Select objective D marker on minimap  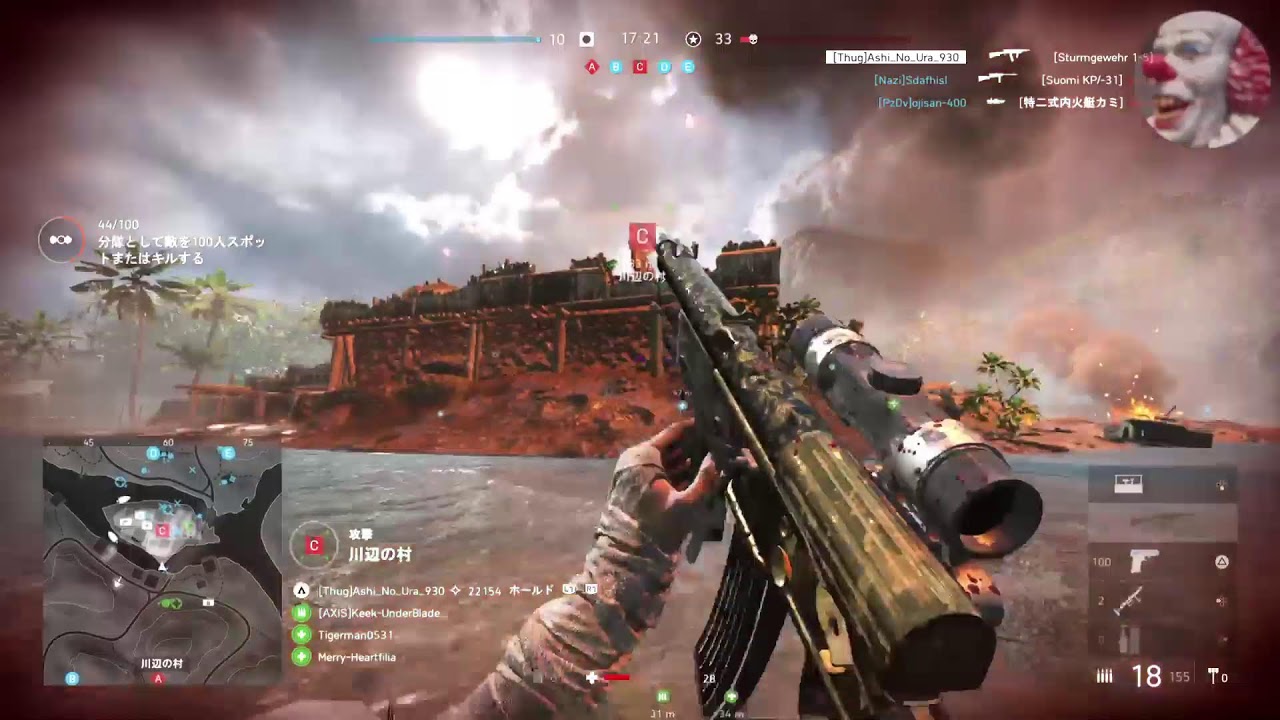point(153,454)
